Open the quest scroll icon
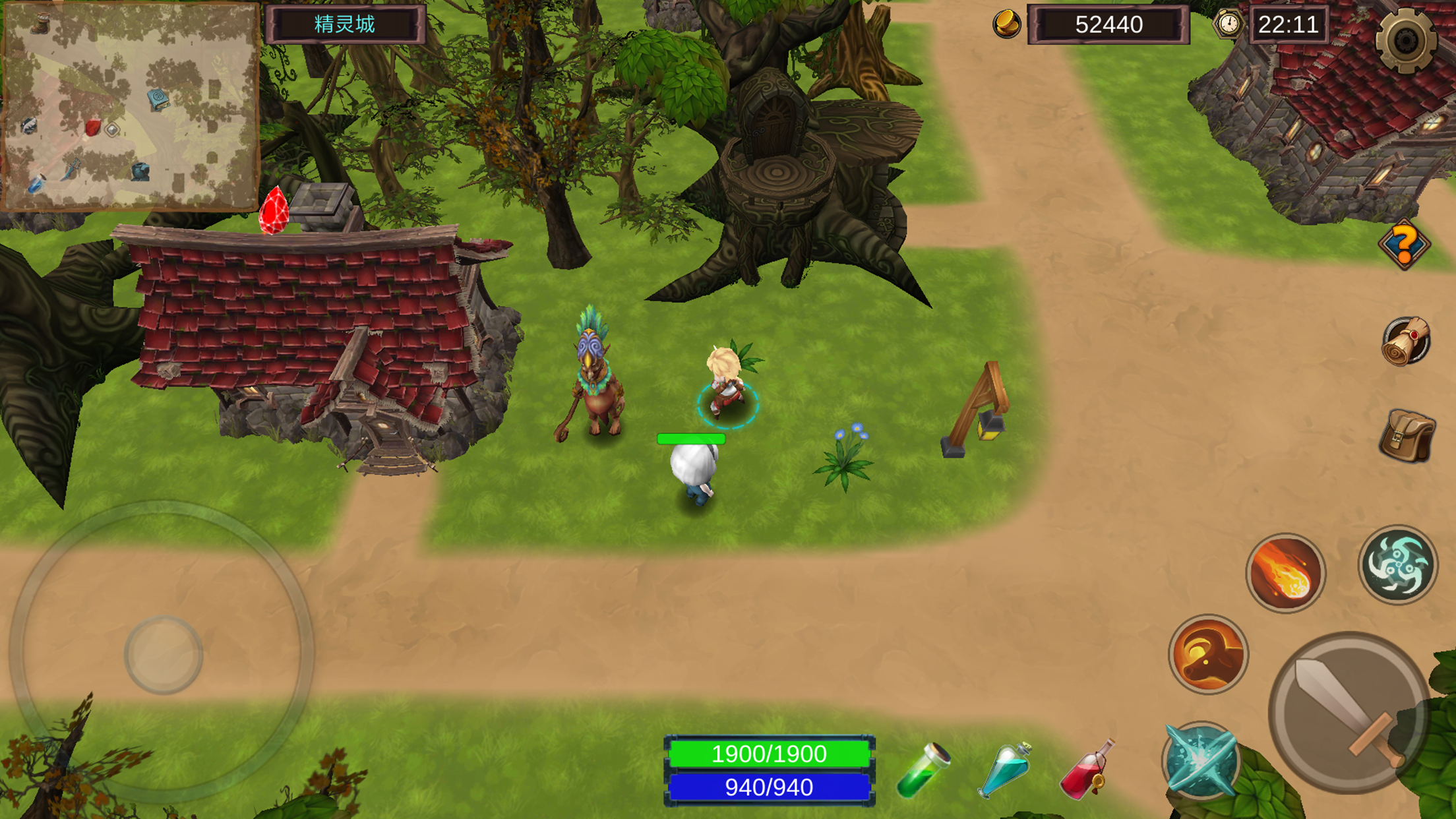The image size is (1456, 819). [1405, 342]
